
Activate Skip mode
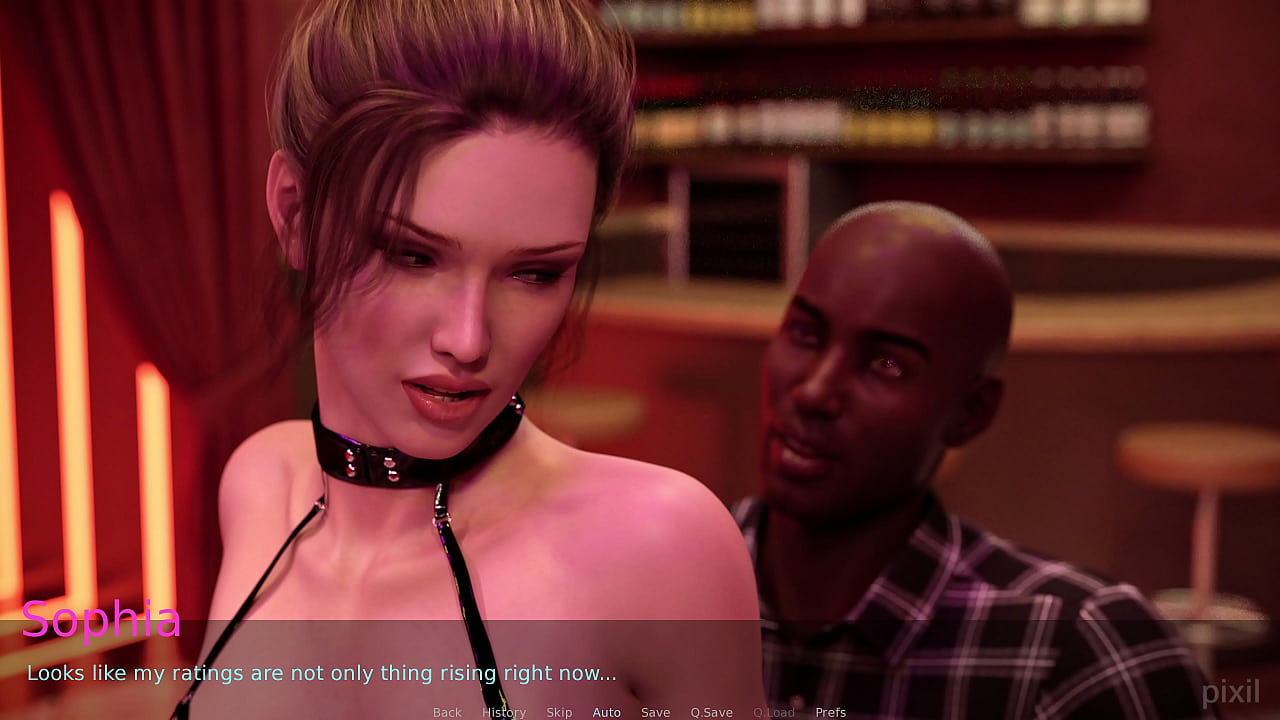pos(559,712)
